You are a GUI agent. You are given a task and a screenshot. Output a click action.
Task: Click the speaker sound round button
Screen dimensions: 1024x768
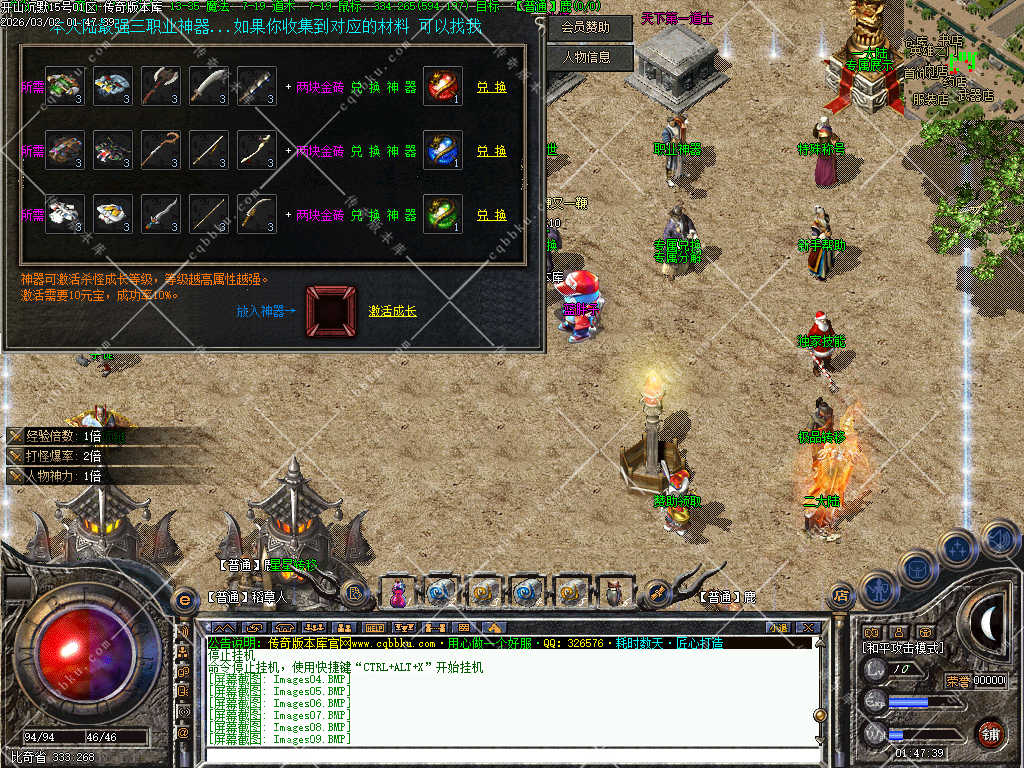pyautogui.click(x=1000, y=540)
